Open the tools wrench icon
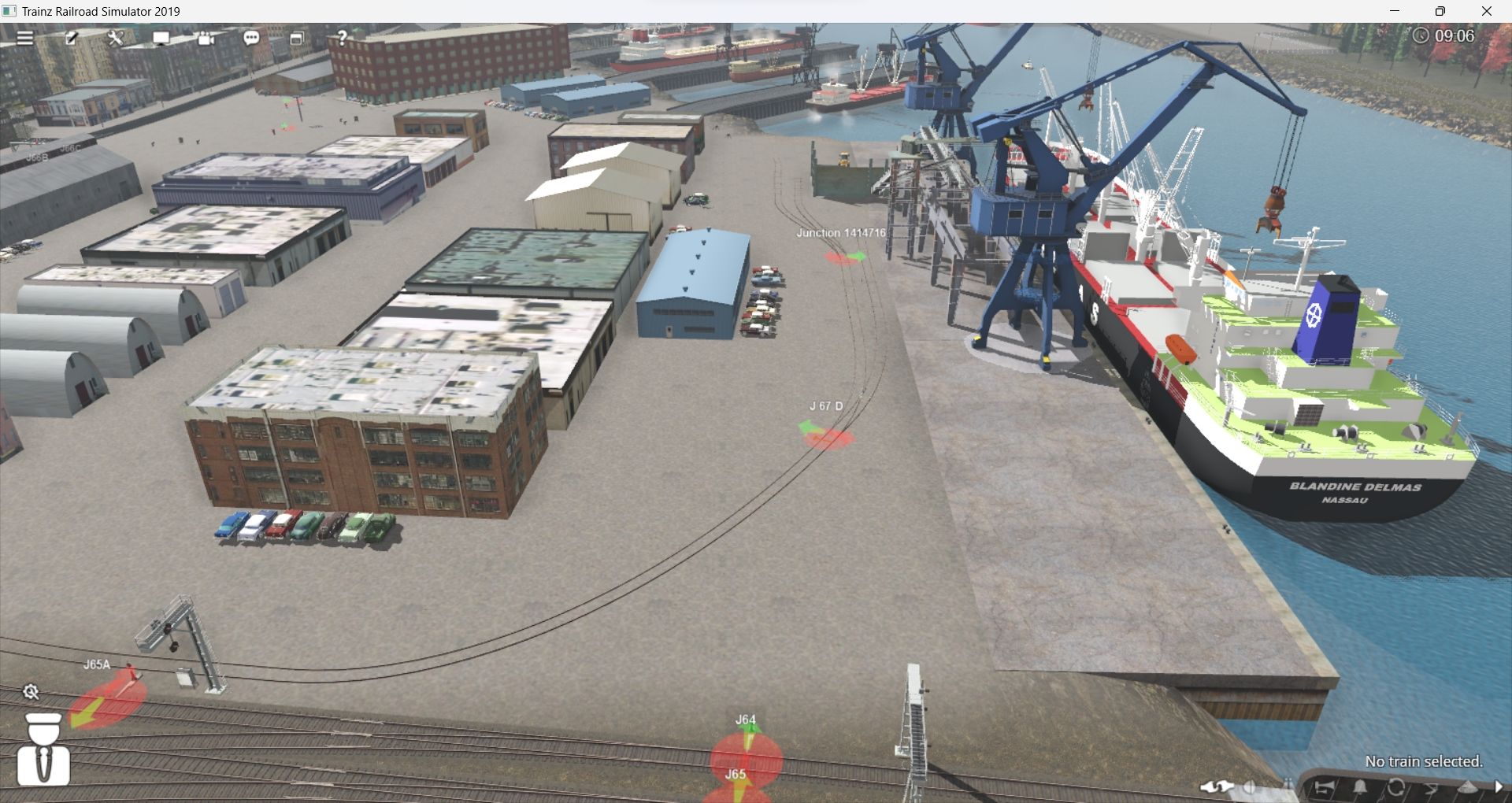 [x=114, y=38]
